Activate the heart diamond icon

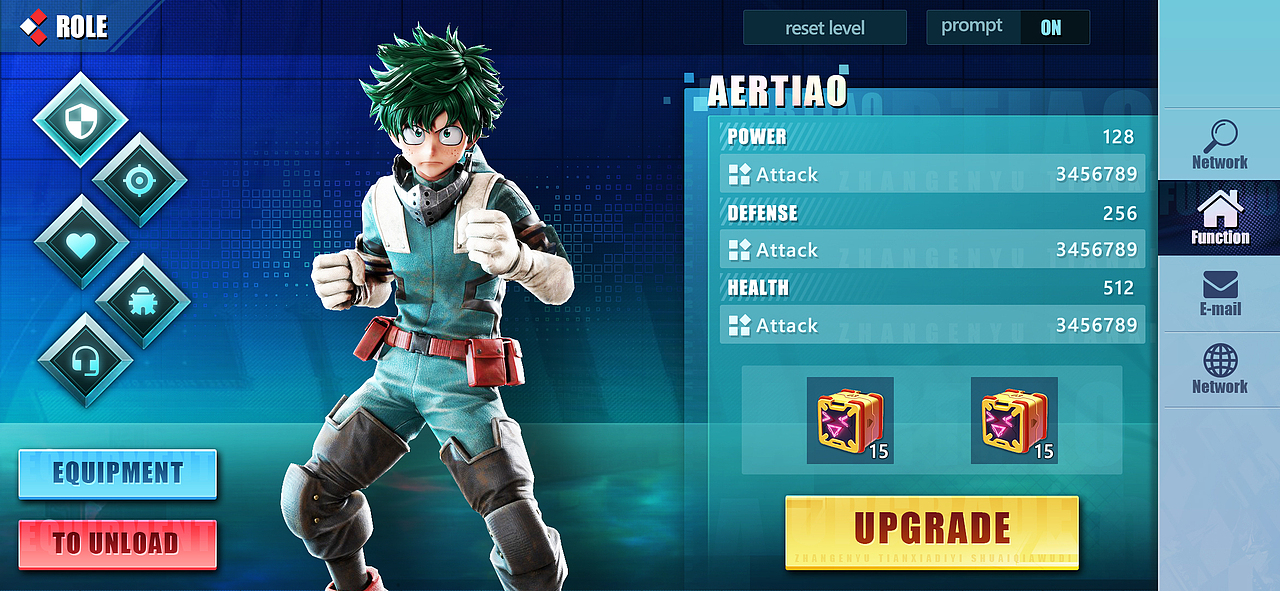(x=81, y=241)
